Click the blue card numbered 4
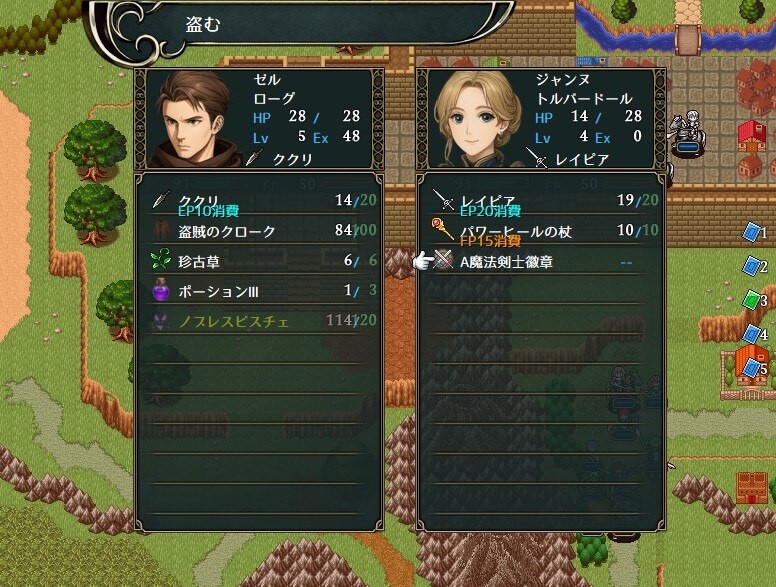This screenshot has height=587, width=776. point(752,334)
